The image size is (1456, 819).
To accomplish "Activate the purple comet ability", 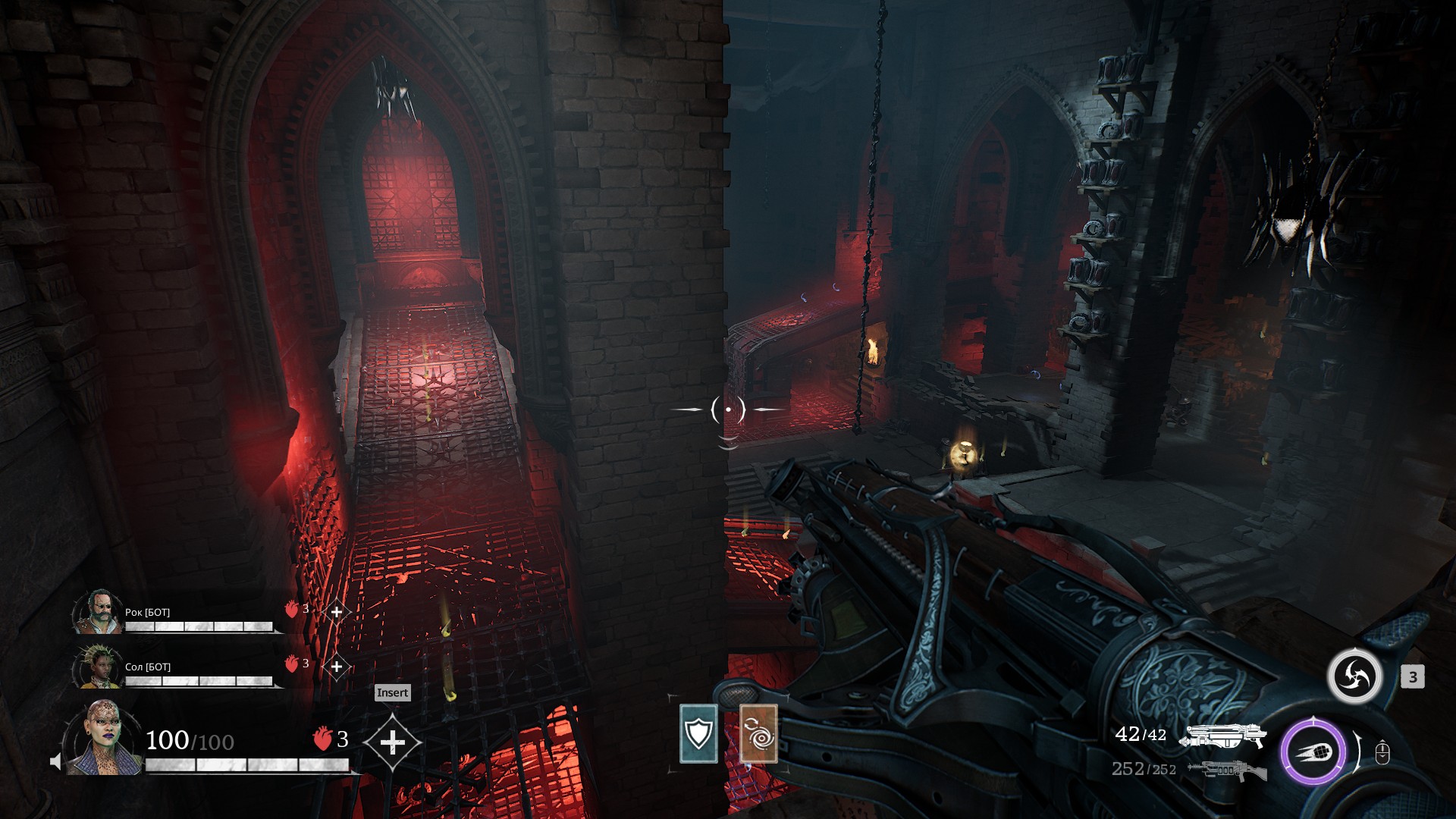I will click(1313, 752).
